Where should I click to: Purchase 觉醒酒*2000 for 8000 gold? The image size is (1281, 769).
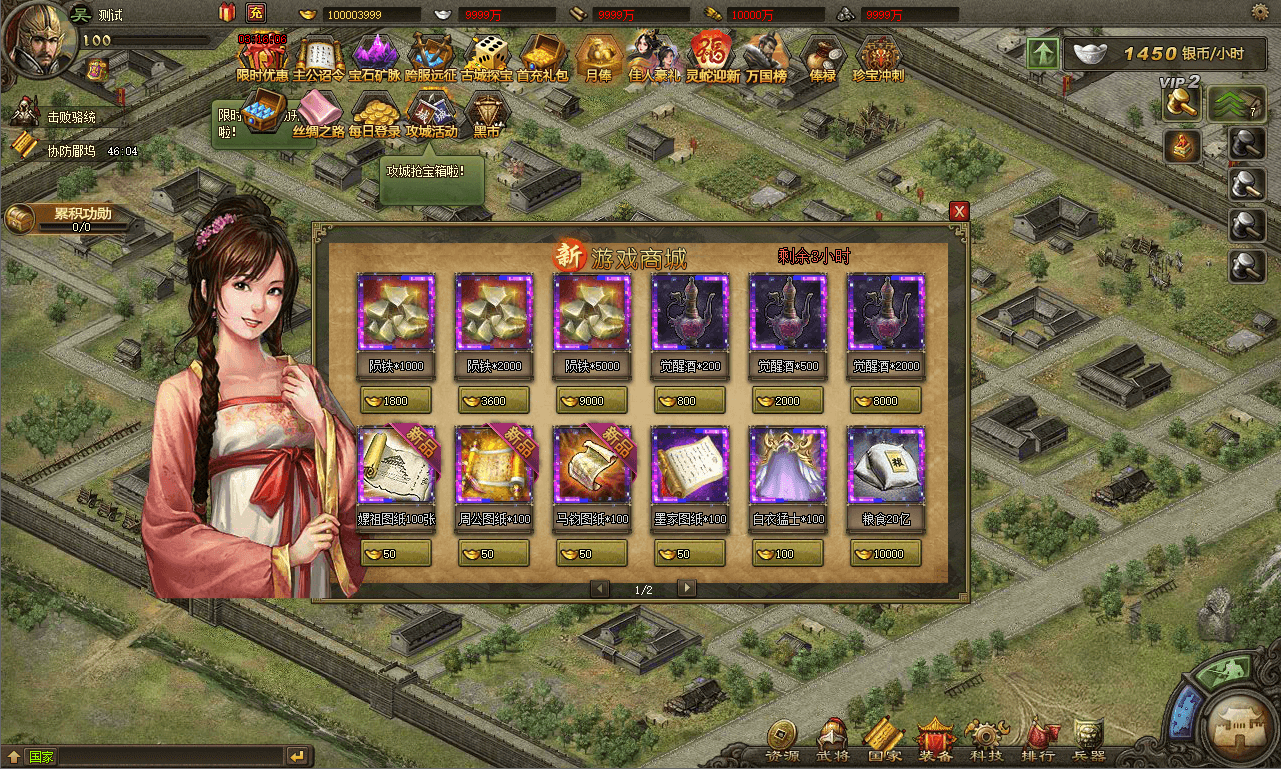click(886, 401)
